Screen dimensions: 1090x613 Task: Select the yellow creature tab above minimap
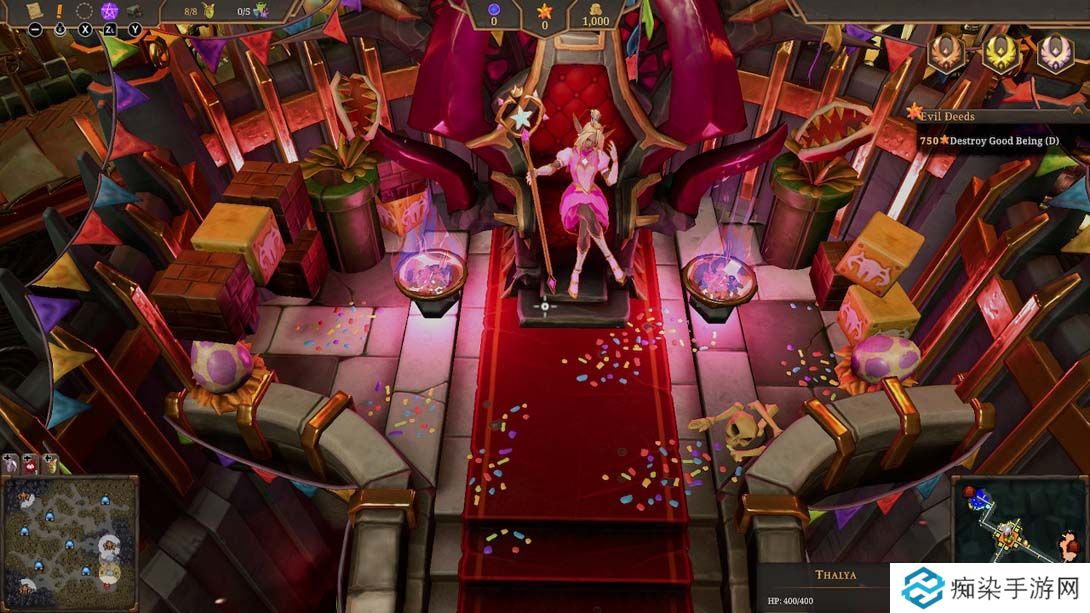[x=49, y=463]
